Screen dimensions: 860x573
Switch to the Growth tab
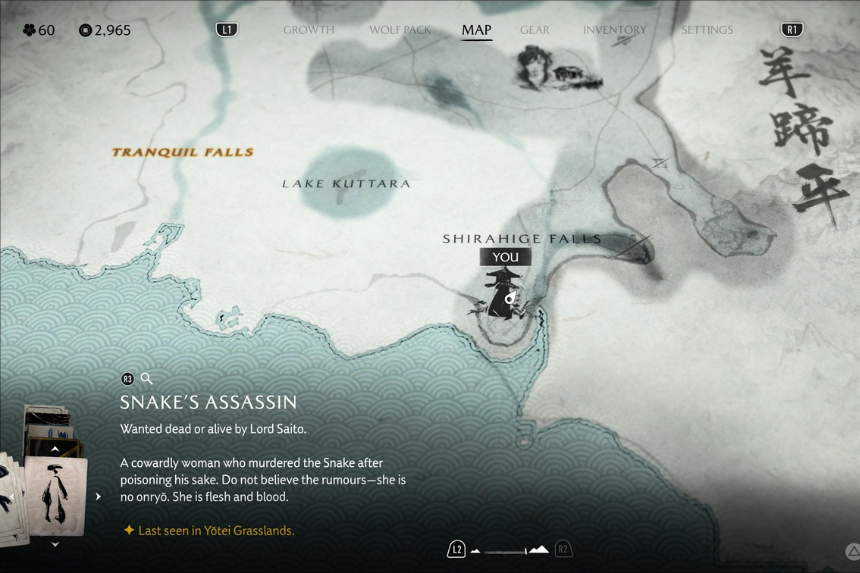point(308,30)
